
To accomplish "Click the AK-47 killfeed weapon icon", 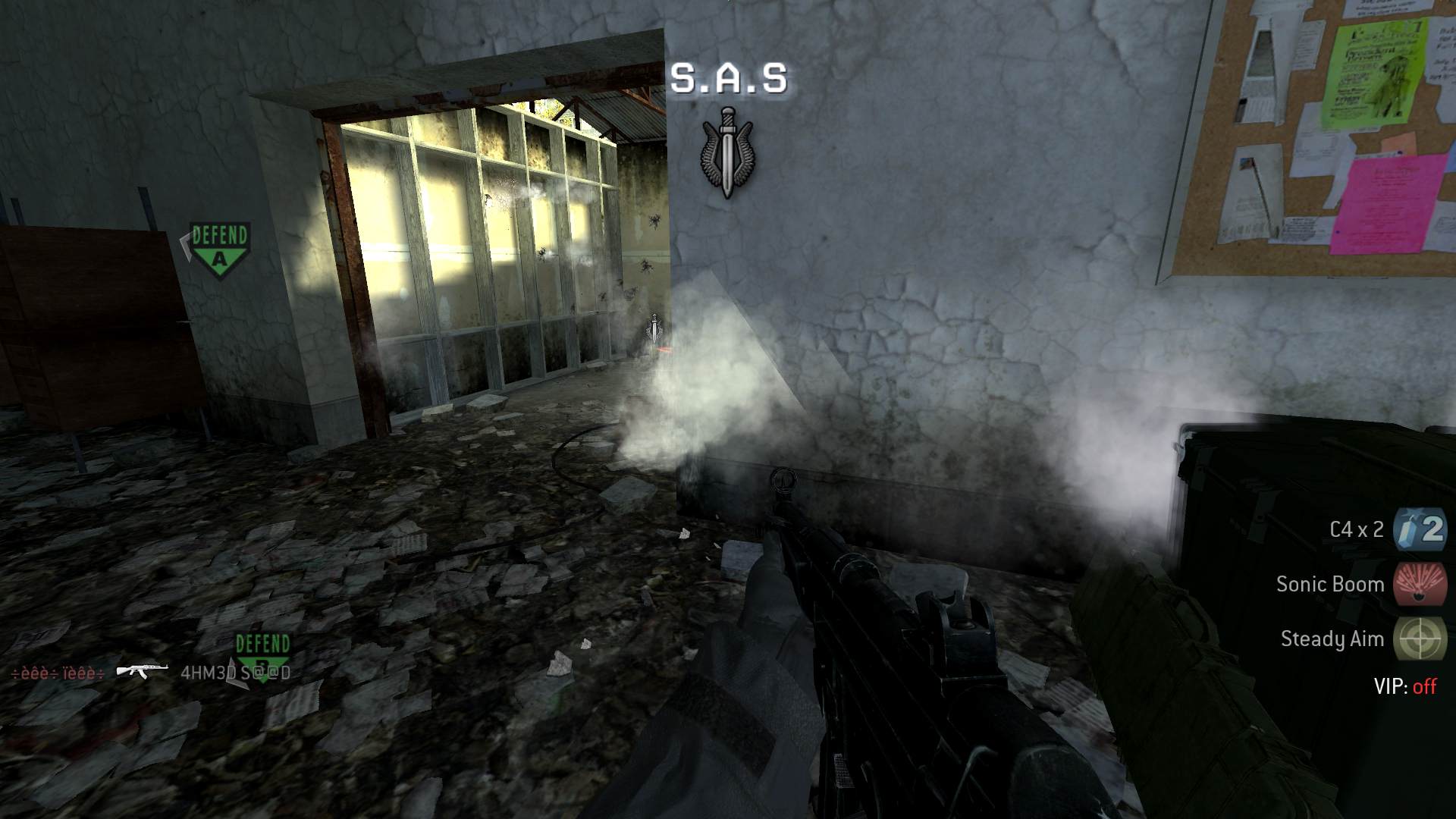I will point(142,671).
